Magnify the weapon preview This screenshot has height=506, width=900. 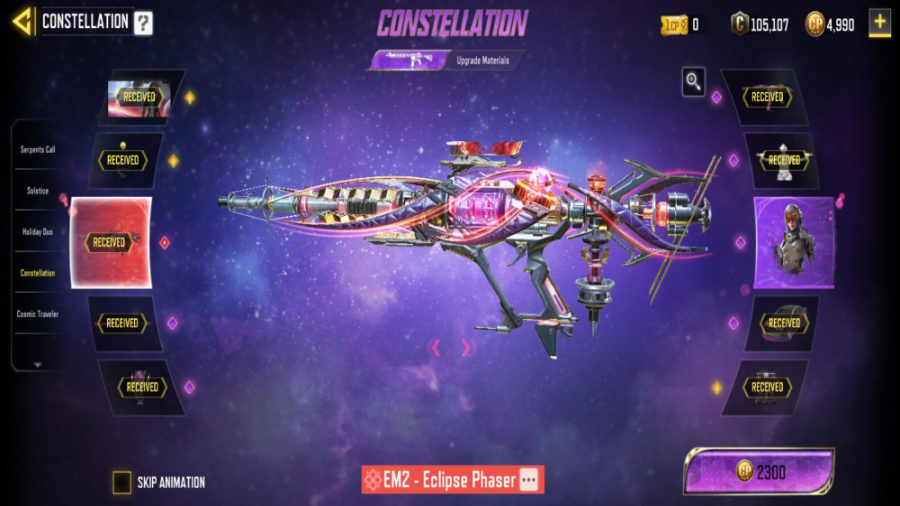(693, 82)
